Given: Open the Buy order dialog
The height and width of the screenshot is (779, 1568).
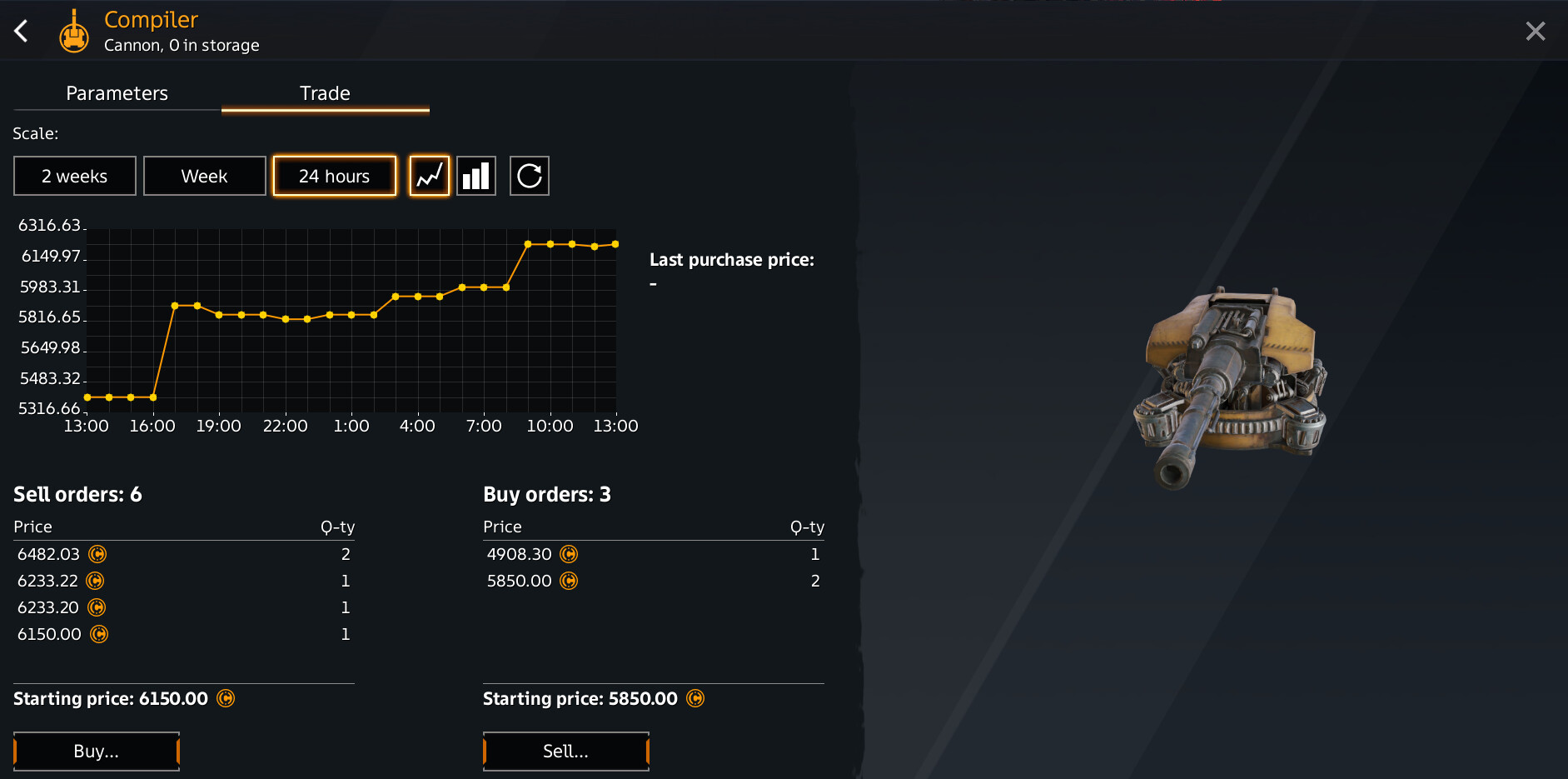Looking at the screenshot, I should pyautogui.click(x=97, y=751).
